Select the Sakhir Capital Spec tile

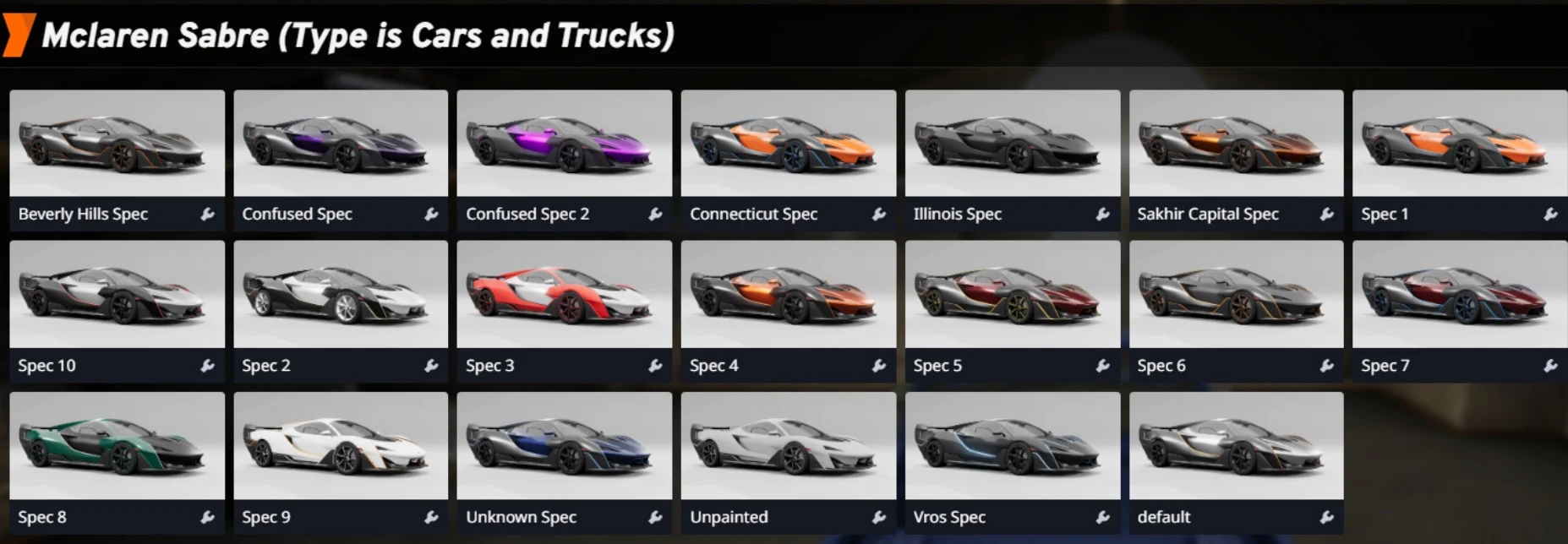tap(1236, 144)
